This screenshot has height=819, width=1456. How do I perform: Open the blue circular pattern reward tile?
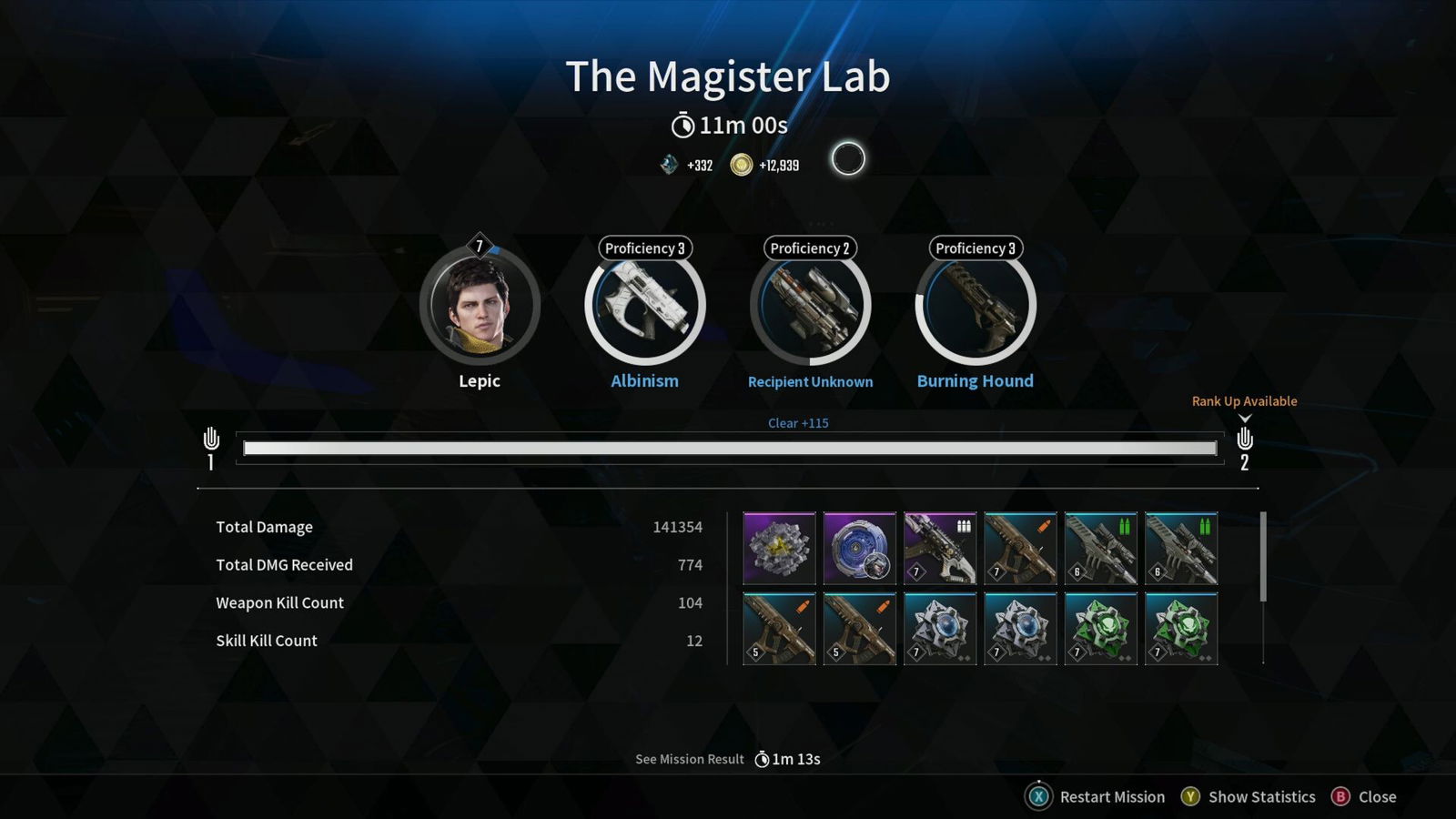click(x=859, y=548)
